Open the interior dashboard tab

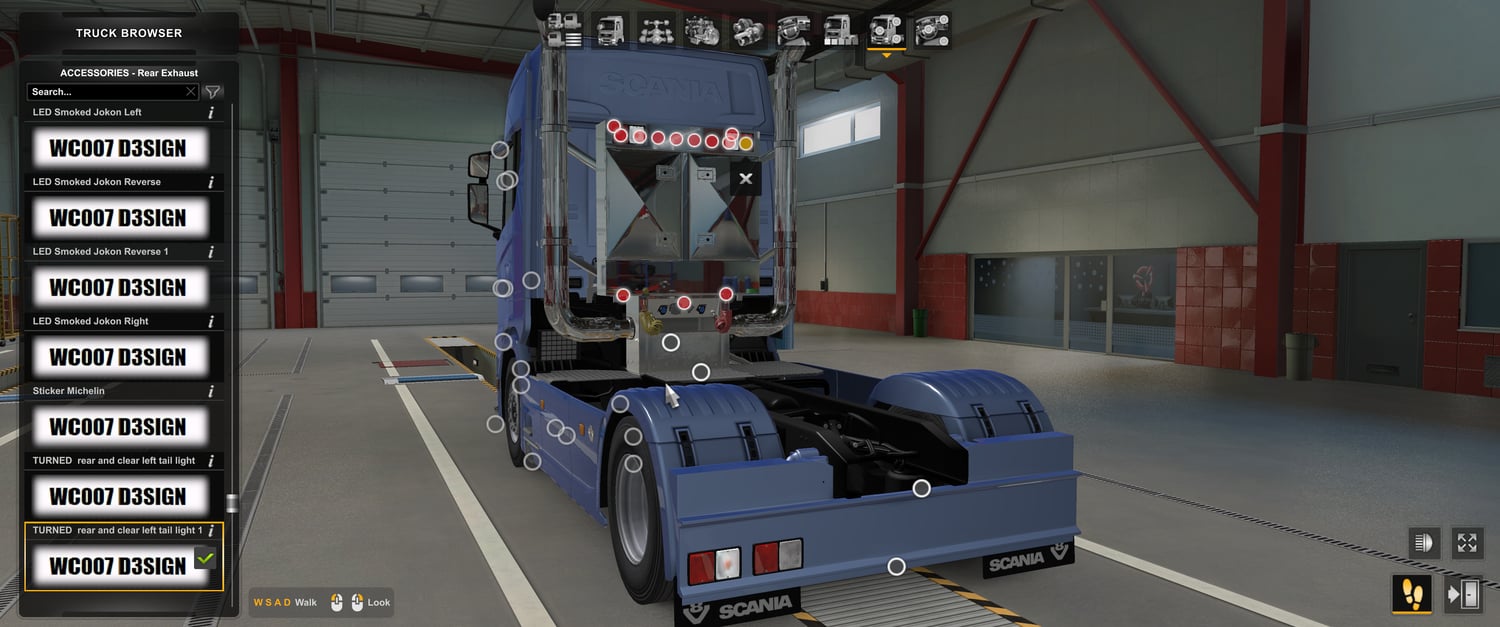793,30
